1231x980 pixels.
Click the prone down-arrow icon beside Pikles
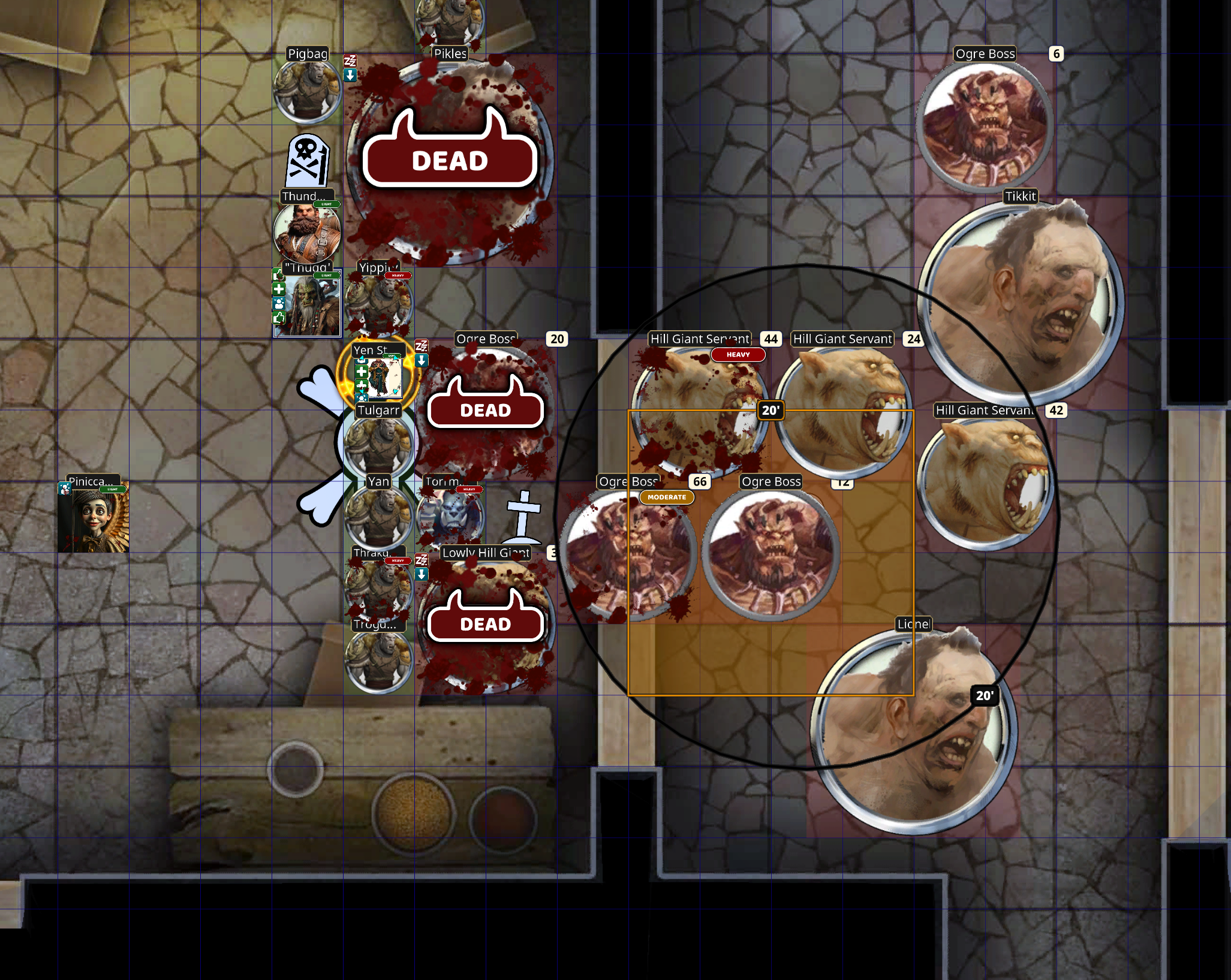tap(350, 76)
